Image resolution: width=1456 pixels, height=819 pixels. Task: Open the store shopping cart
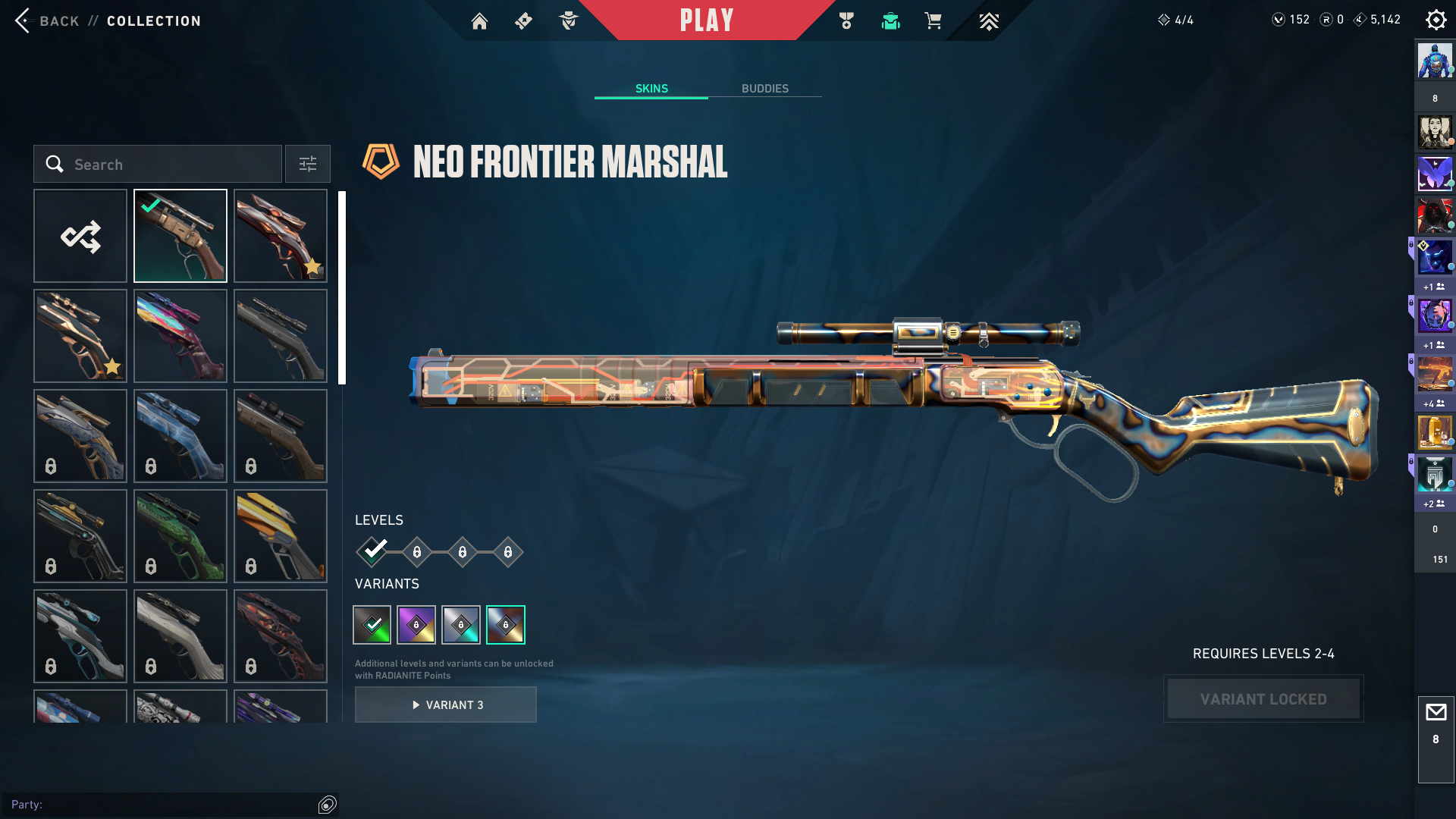(x=933, y=21)
